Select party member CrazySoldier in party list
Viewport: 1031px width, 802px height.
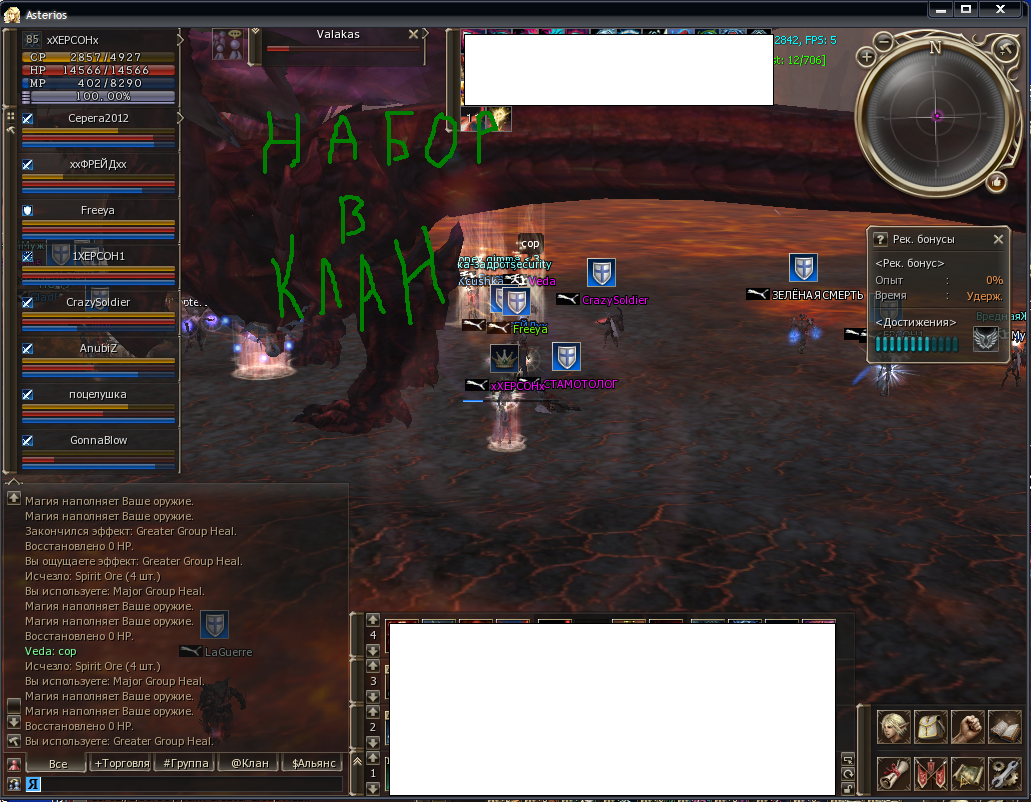click(98, 302)
